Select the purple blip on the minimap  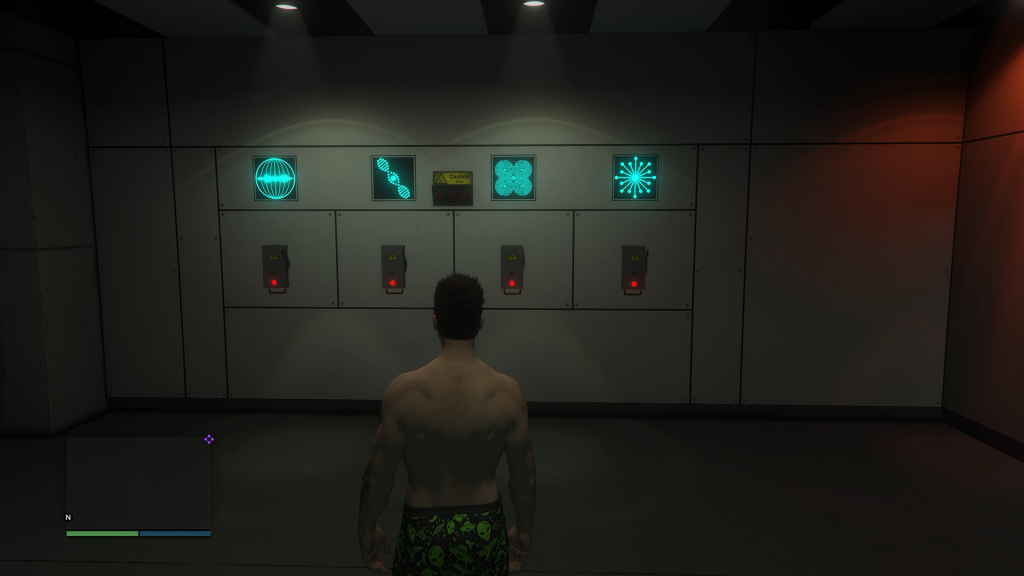point(209,439)
